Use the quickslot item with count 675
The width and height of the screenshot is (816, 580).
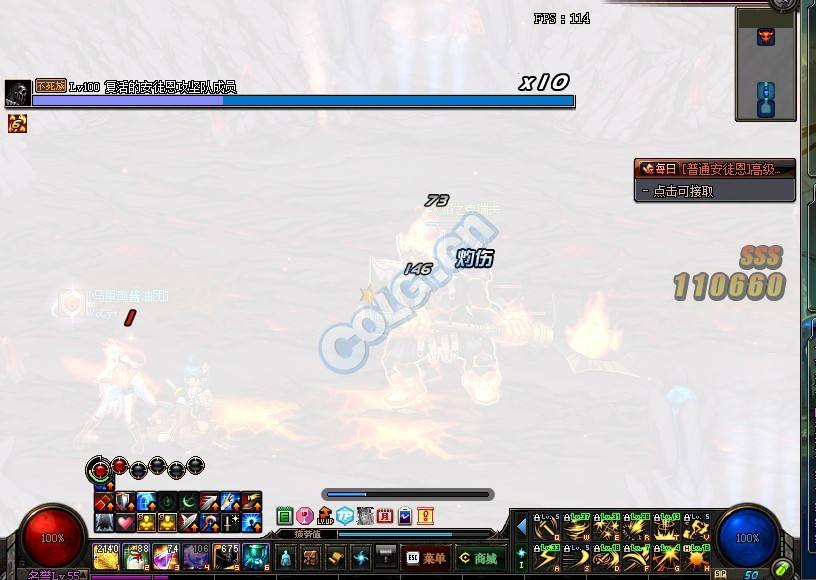point(226,557)
